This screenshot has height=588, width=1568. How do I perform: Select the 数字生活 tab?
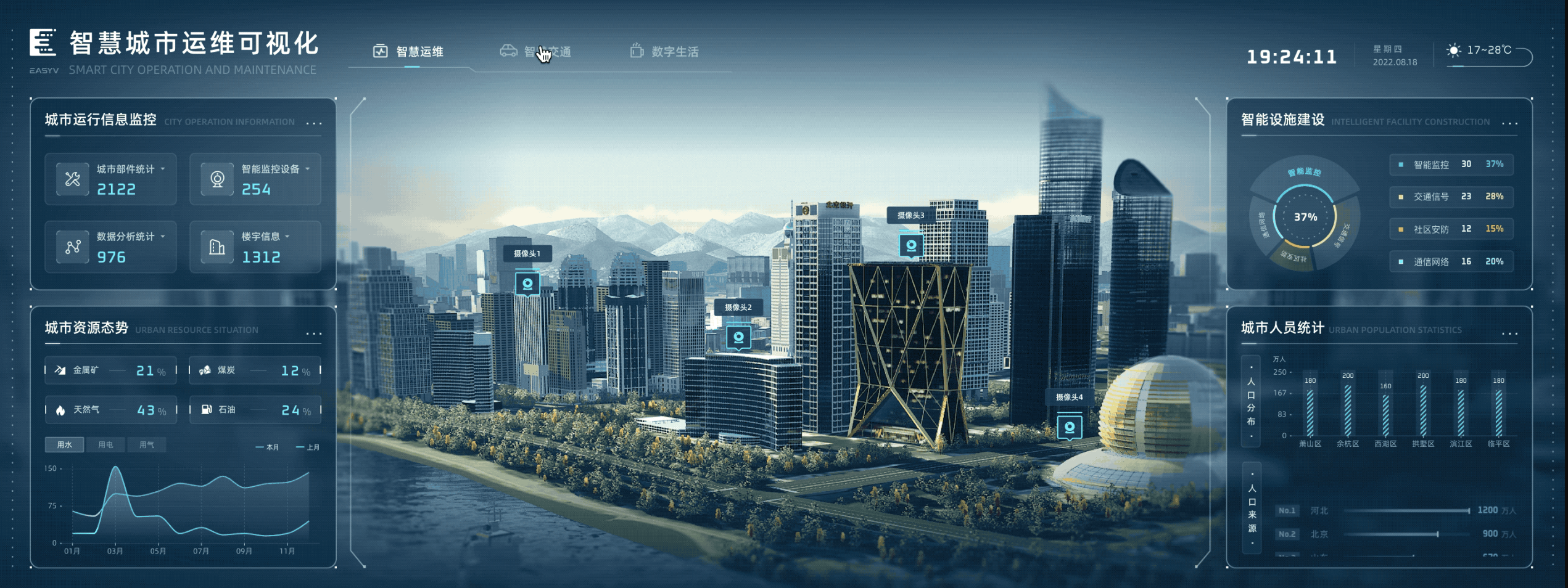[x=664, y=52]
